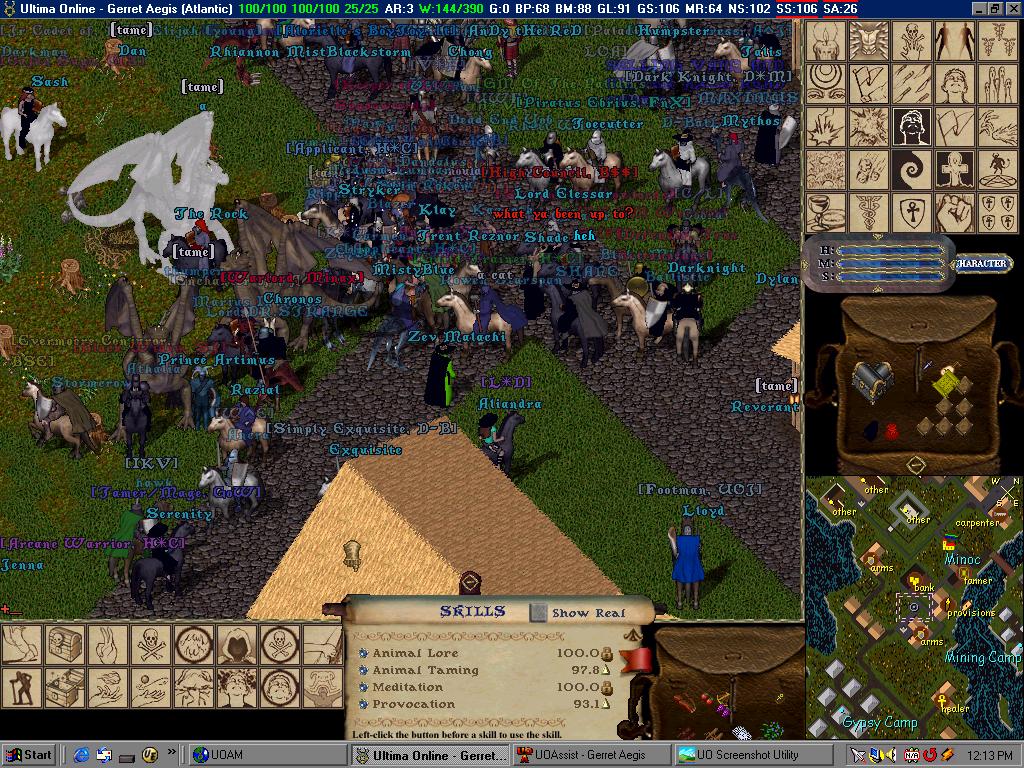
Task: Cast the clenched fist spell icon
Action: point(954,213)
